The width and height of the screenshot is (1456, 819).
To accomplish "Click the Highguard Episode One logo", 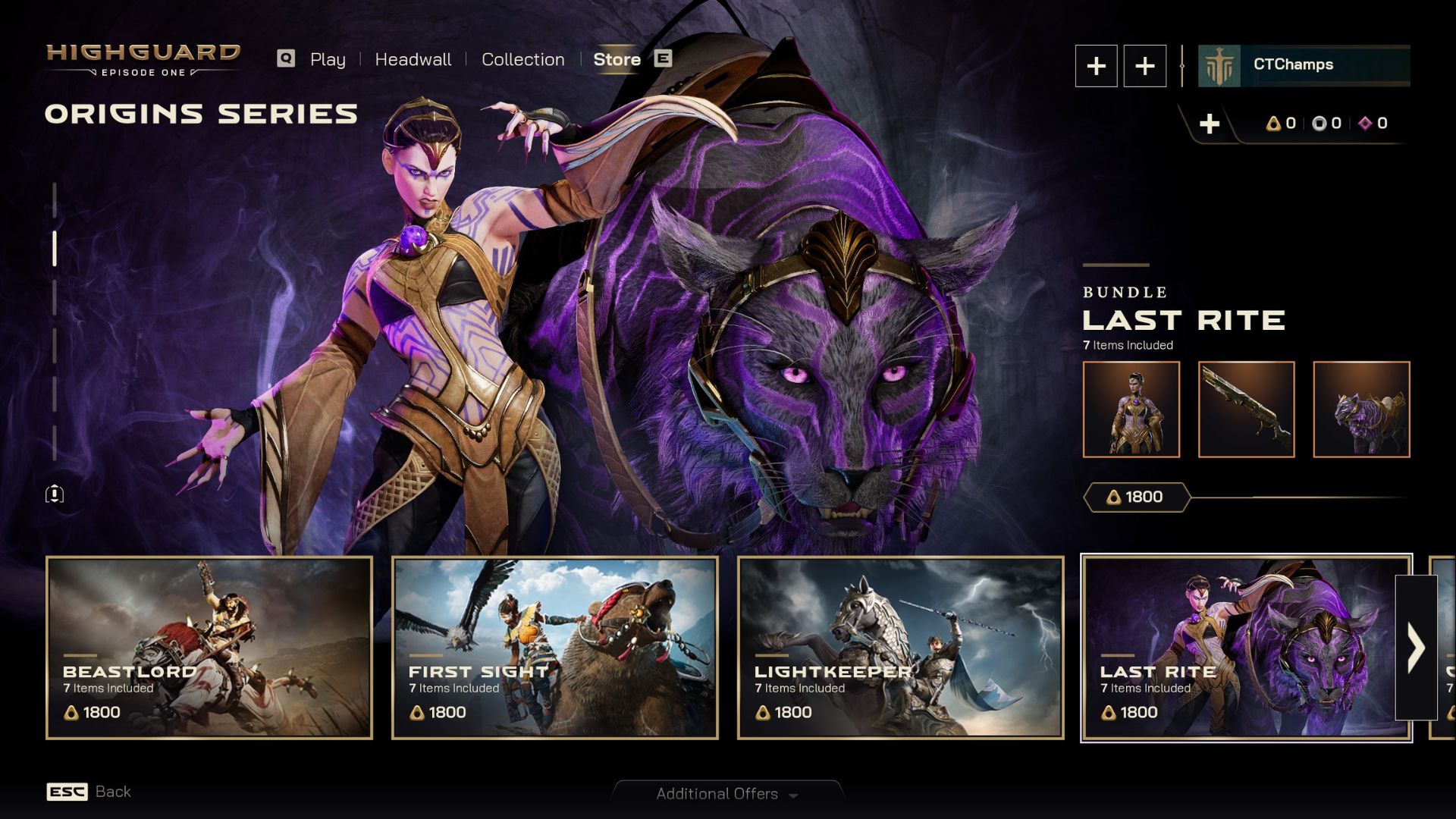I will tap(143, 59).
